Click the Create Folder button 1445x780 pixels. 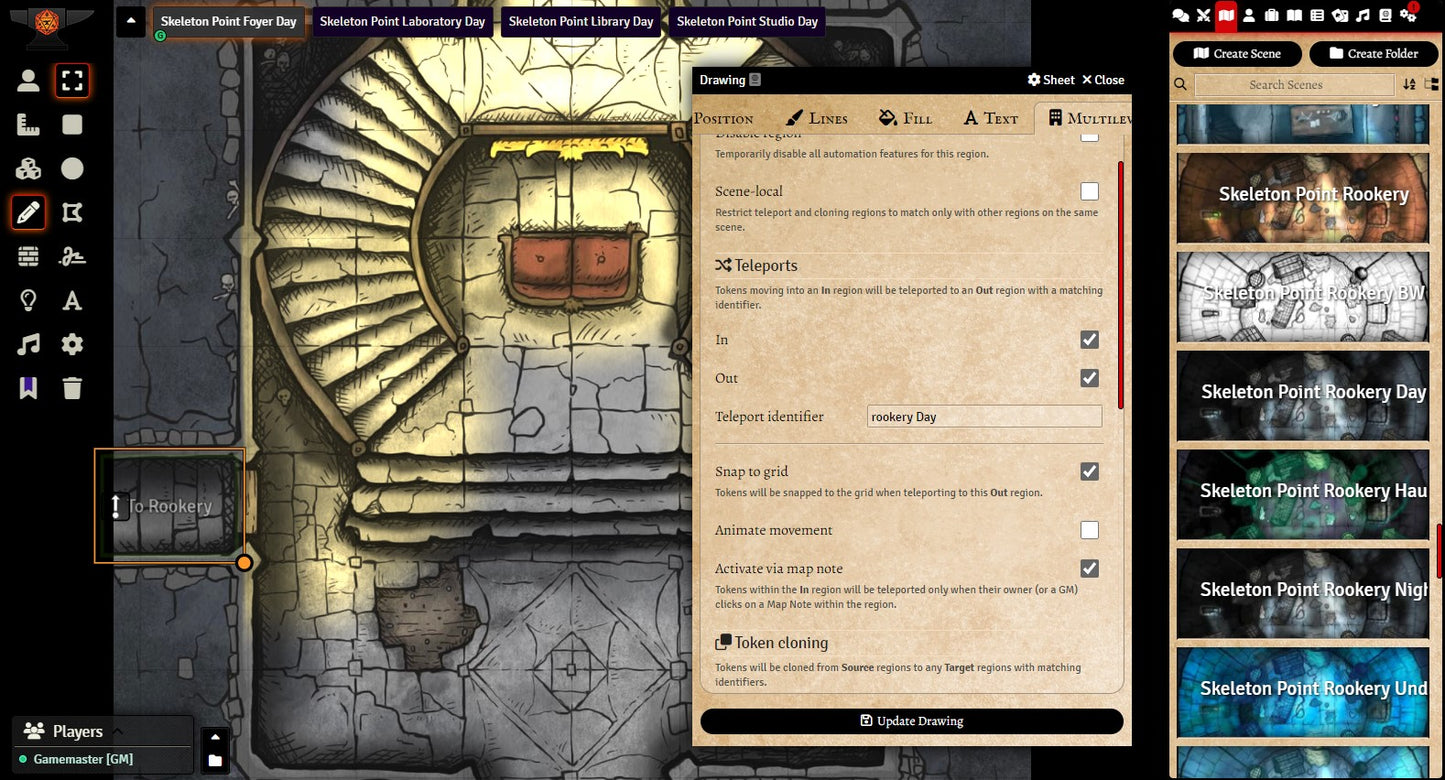(1373, 54)
